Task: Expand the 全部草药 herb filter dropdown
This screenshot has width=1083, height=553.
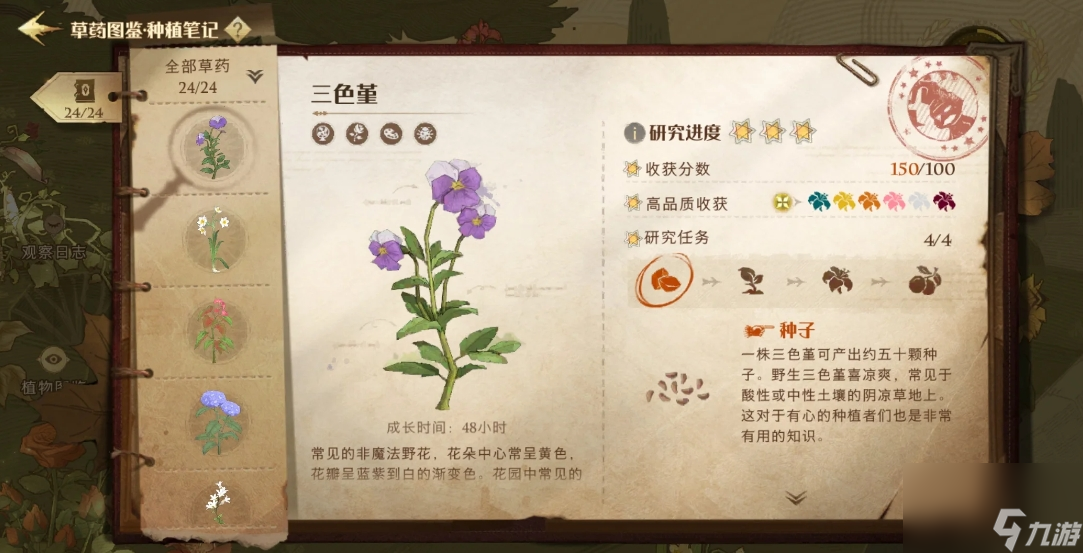Action: [254, 76]
